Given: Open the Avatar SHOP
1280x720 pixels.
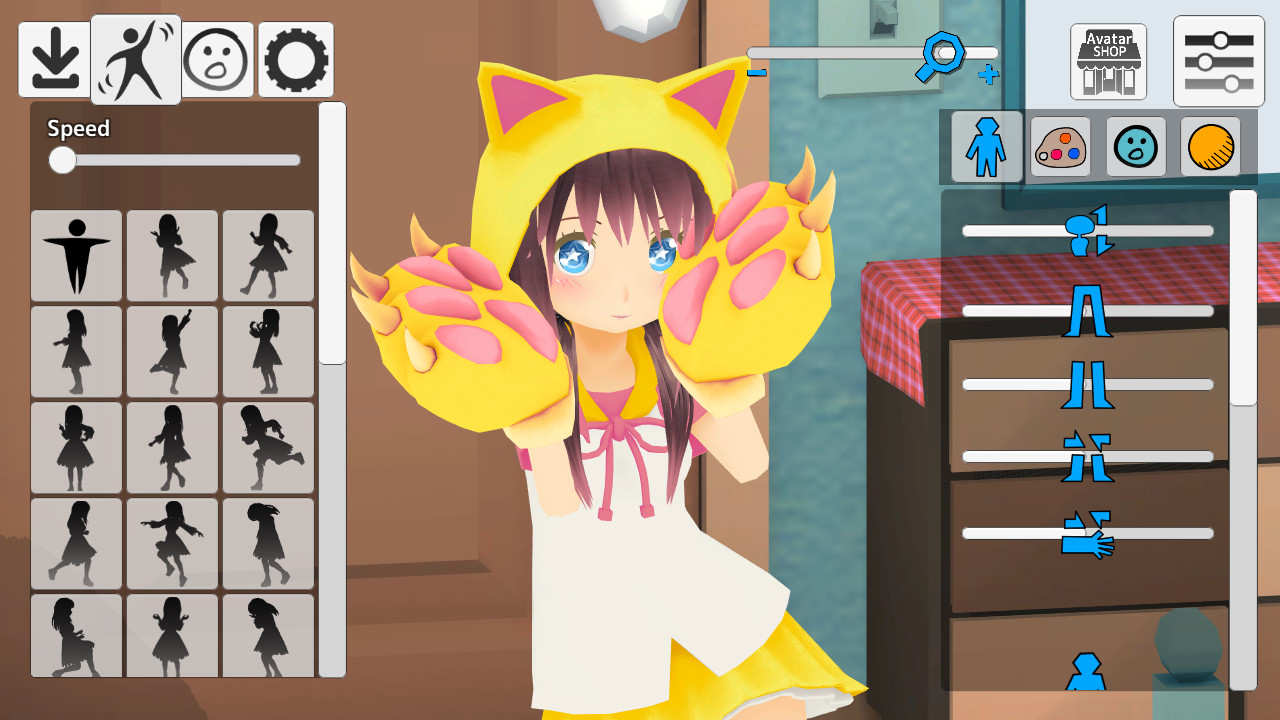Looking at the screenshot, I should 1106,61.
